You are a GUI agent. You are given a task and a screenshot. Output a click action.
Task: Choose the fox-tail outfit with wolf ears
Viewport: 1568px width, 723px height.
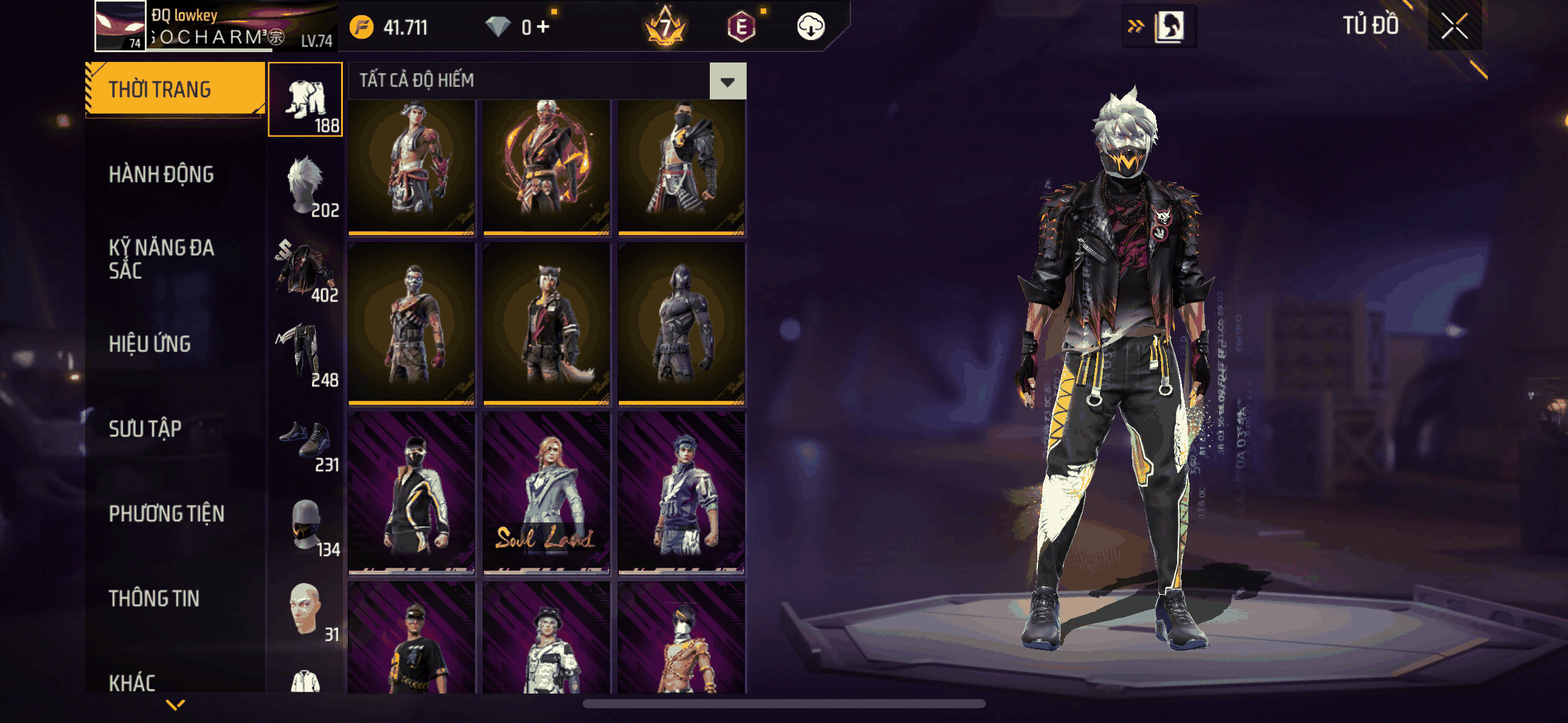coord(546,324)
